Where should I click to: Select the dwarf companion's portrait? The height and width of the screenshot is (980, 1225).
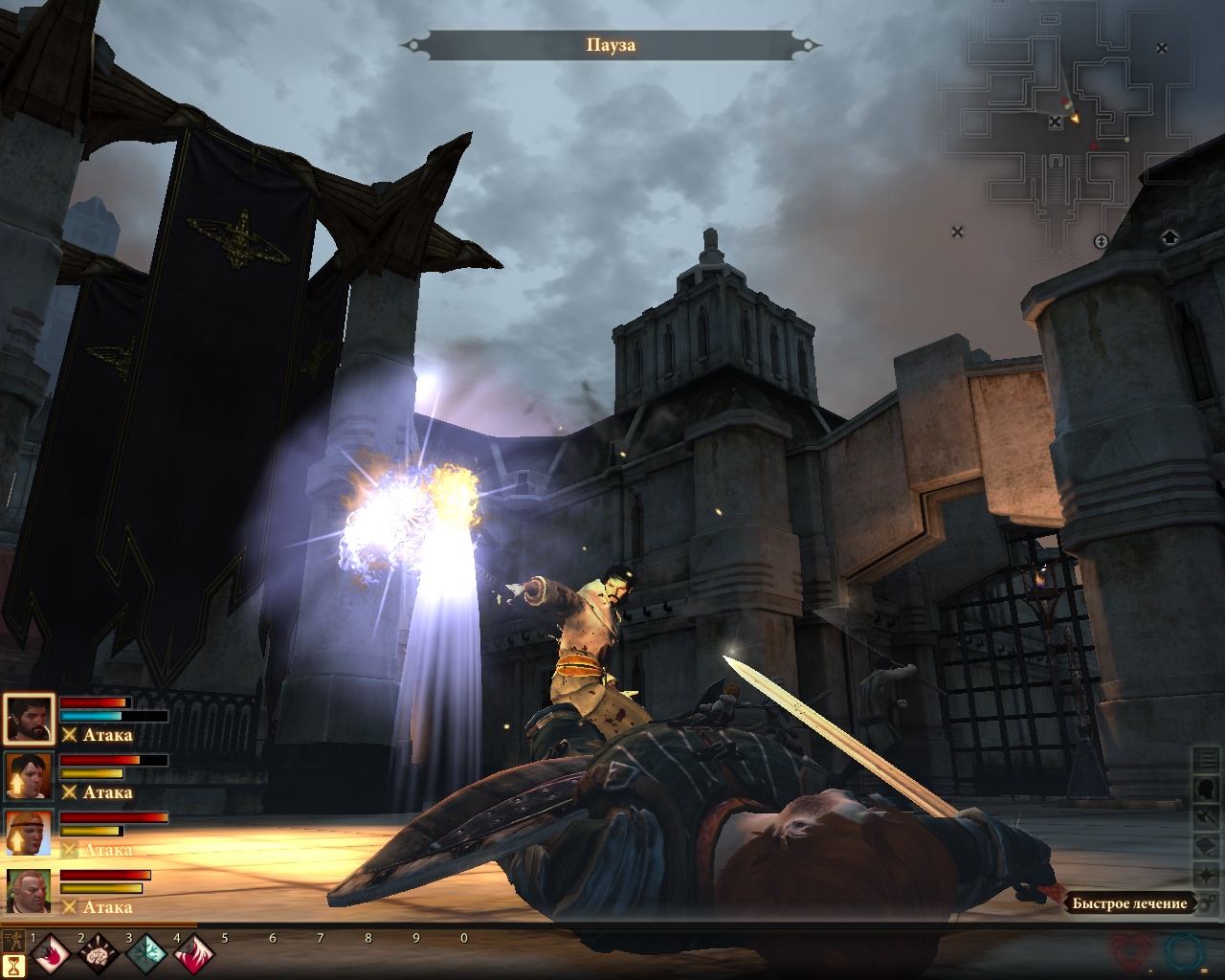coord(28,891)
